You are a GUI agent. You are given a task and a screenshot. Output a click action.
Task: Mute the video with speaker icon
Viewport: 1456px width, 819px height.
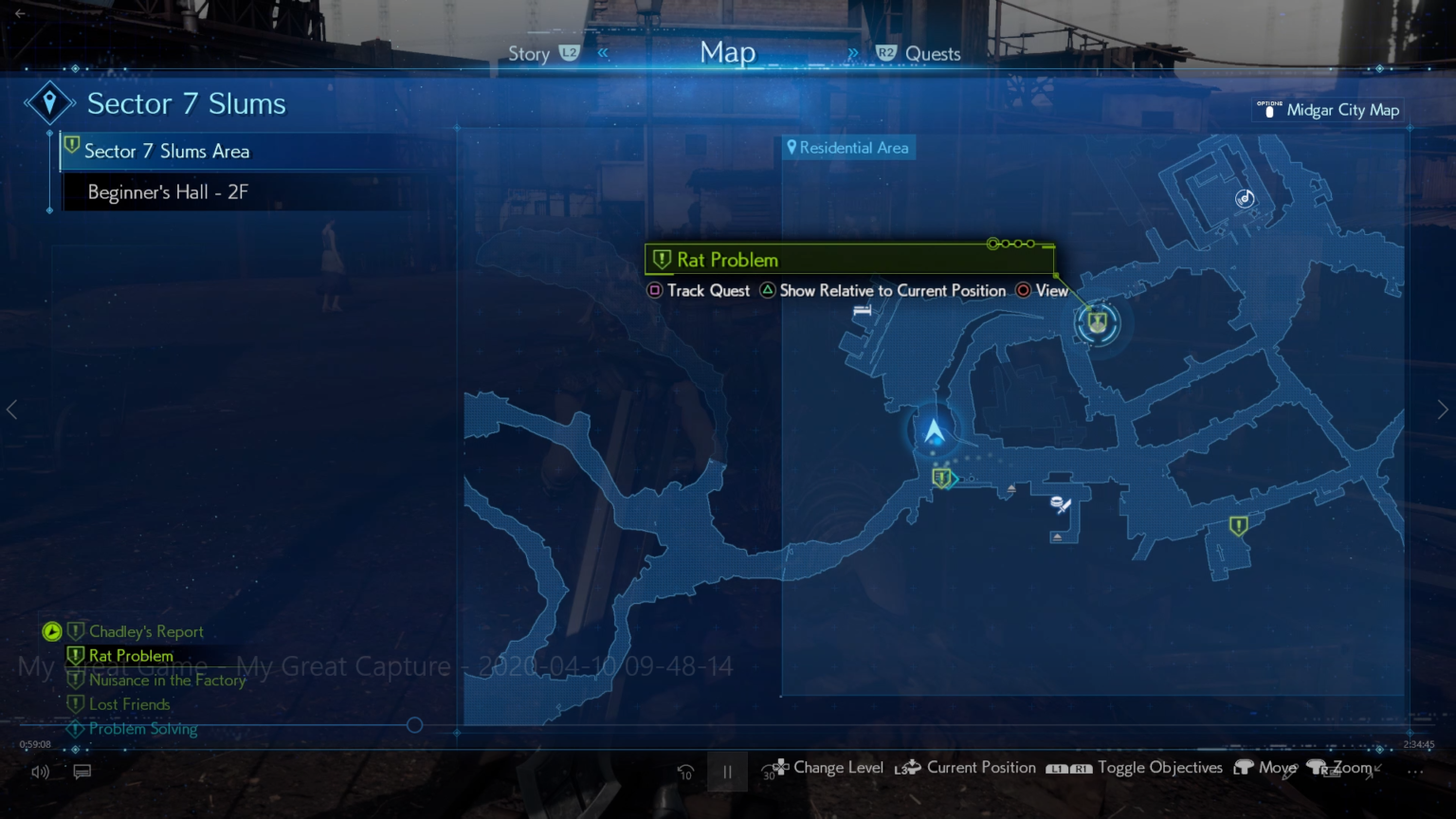tap(40, 772)
